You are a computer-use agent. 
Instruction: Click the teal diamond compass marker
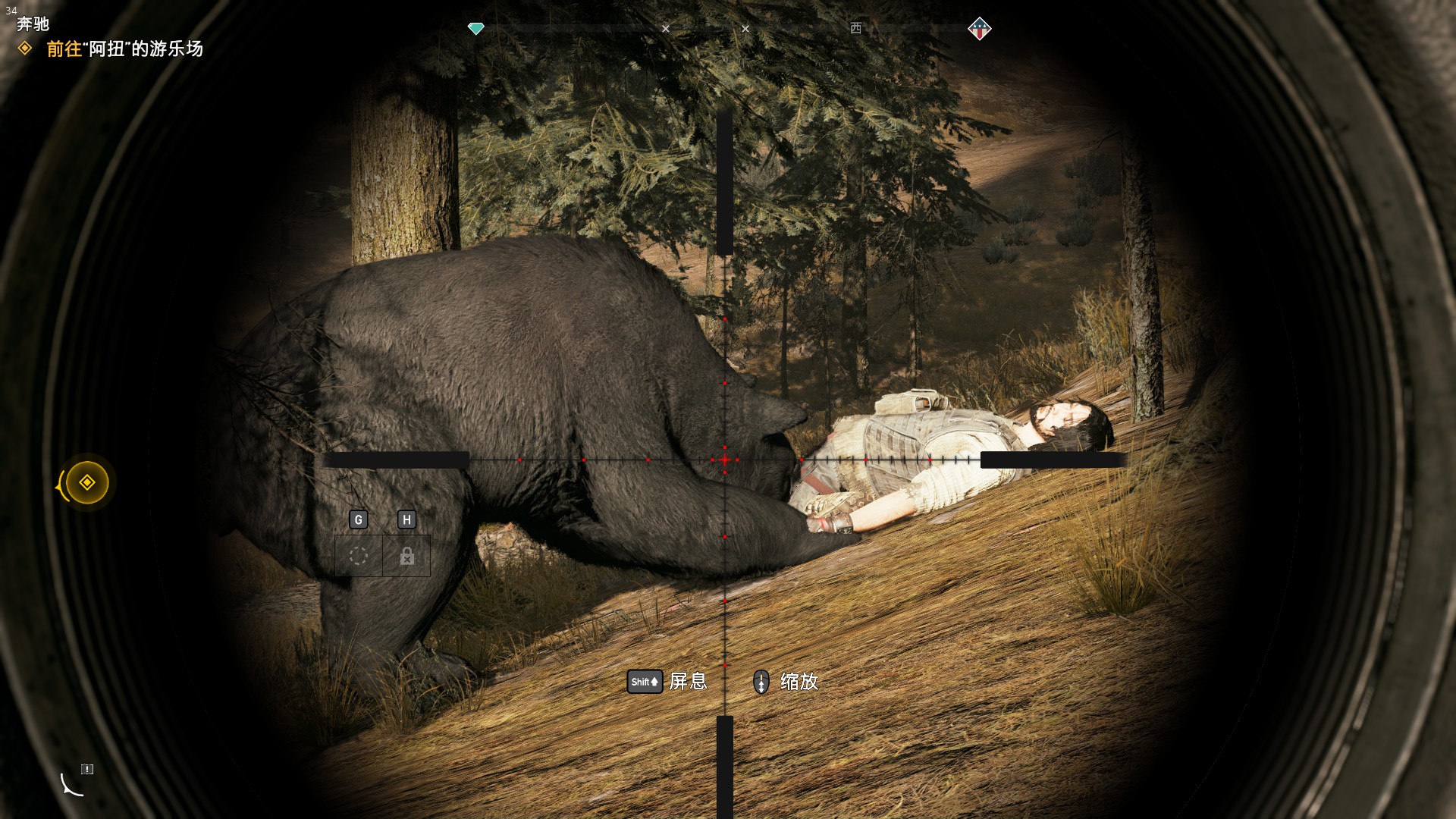pos(475,29)
